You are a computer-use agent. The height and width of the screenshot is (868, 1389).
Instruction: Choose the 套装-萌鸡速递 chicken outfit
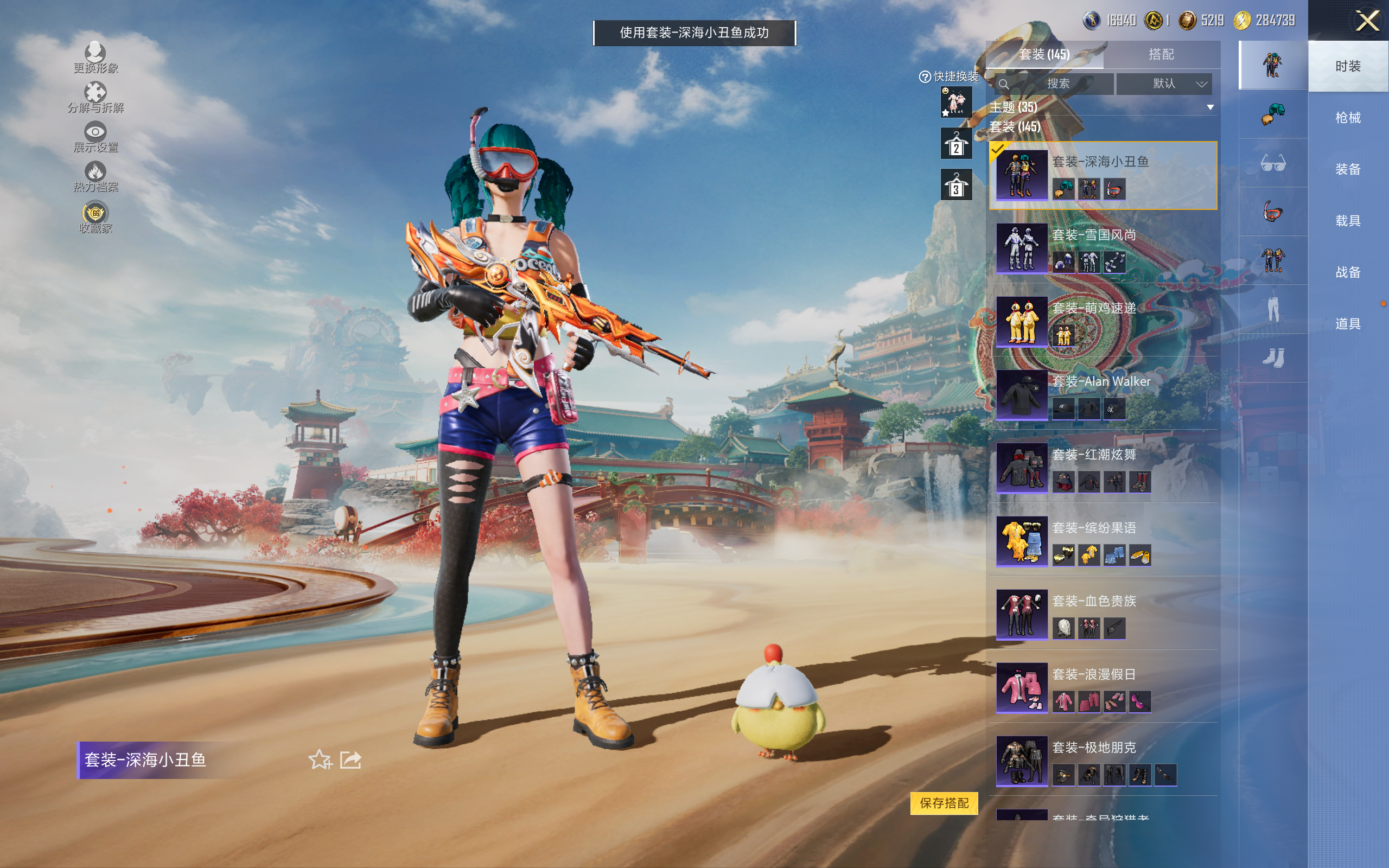click(x=1102, y=322)
